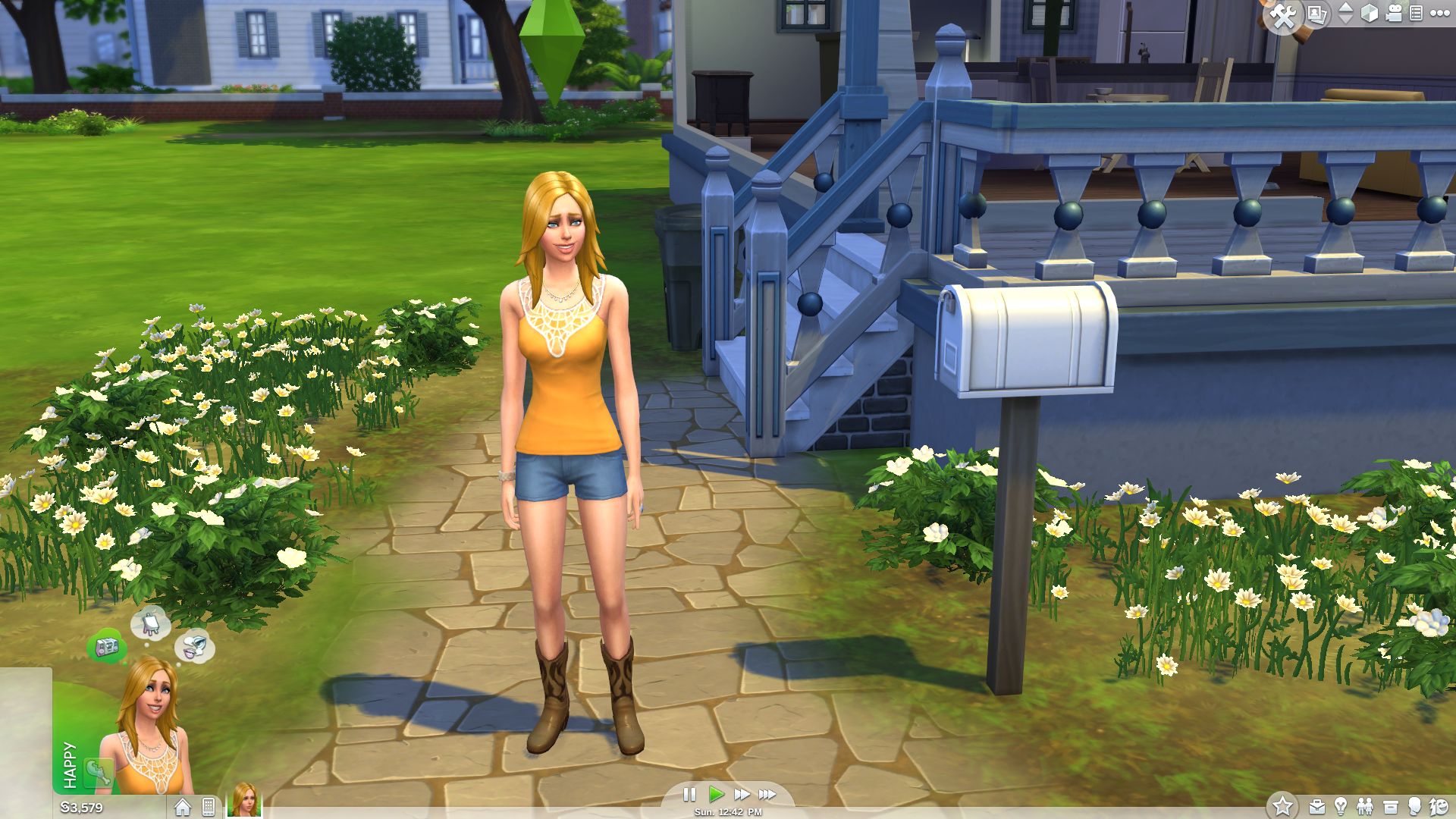Pause the game simulation
This screenshot has height=819, width=1456.
point(689,795)
